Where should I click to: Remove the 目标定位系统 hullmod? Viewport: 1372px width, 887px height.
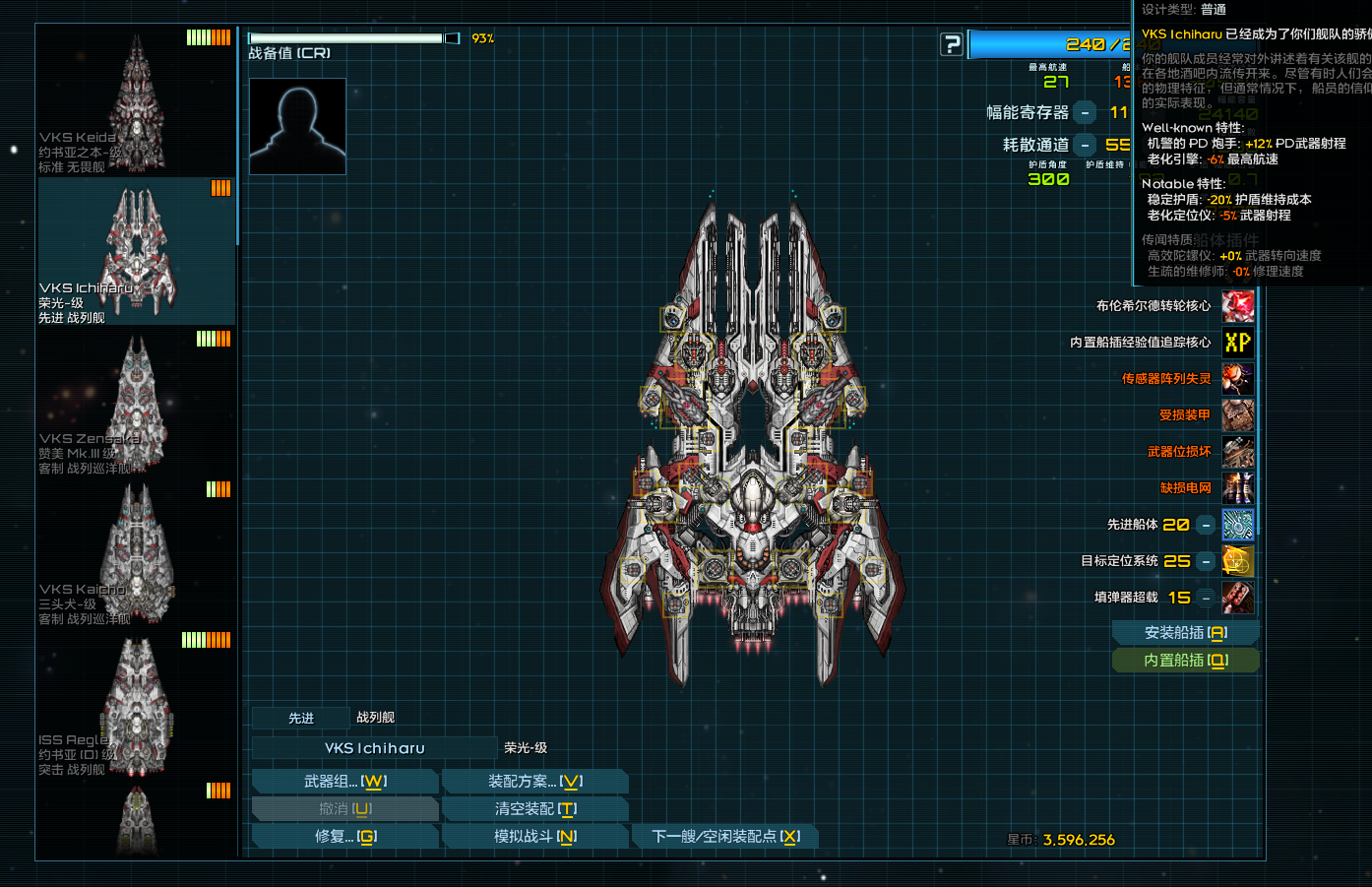(x=1206, y=561)
